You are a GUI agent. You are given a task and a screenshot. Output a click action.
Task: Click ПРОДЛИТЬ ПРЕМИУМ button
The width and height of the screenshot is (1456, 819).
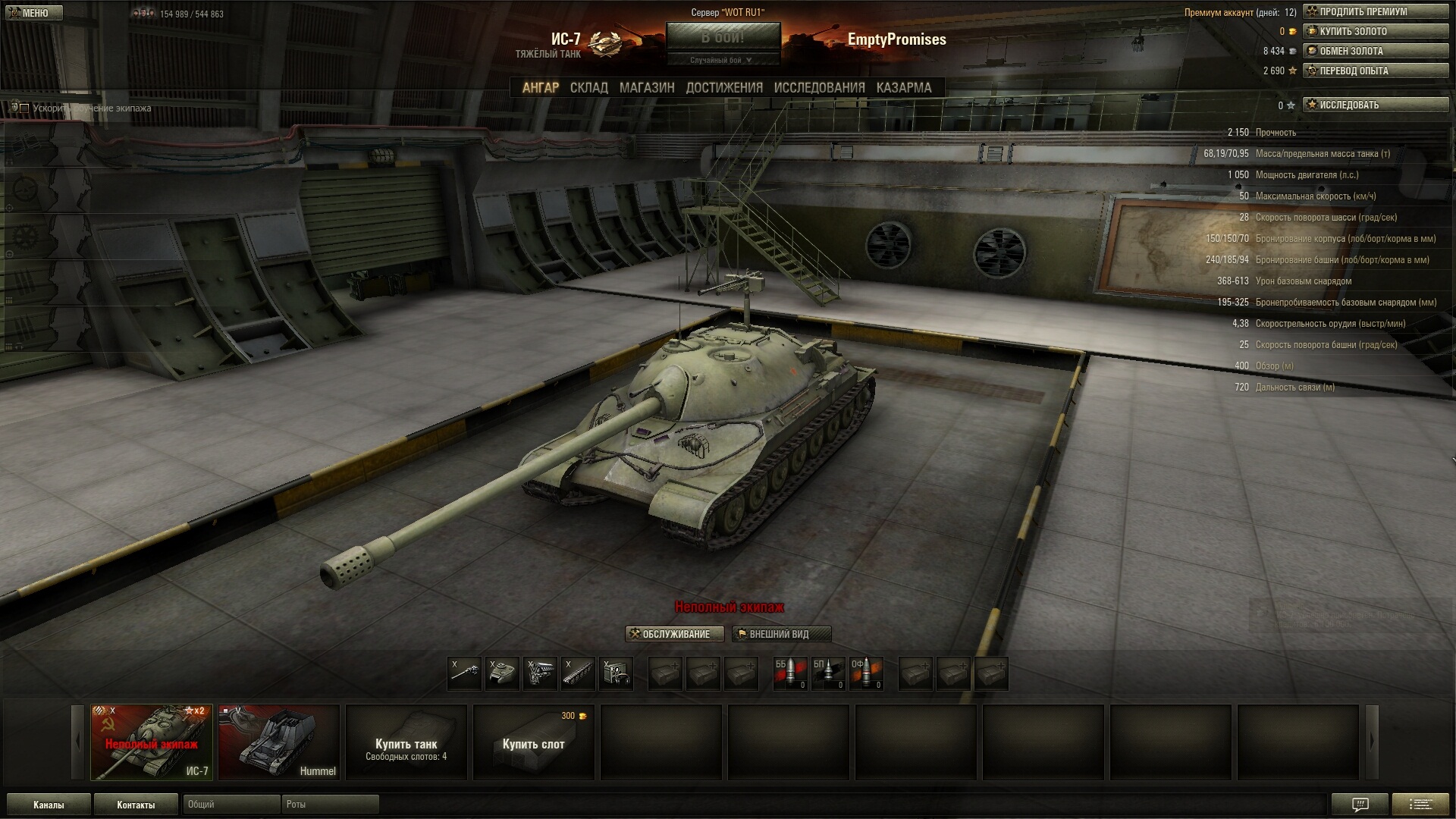[x=1375, y=11]
